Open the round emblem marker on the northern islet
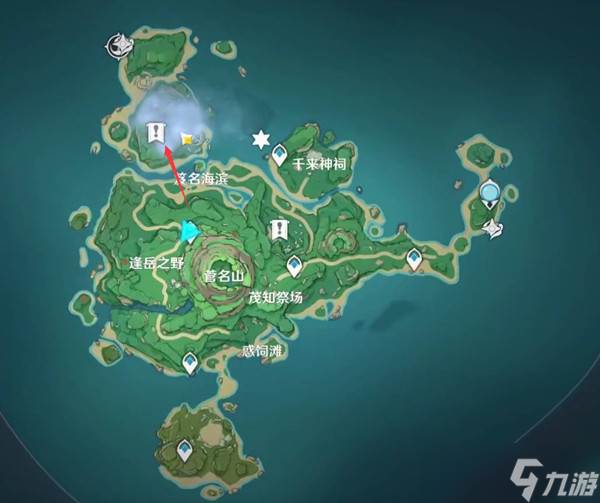The image size is (600, 503). click(x=118, y=43)
